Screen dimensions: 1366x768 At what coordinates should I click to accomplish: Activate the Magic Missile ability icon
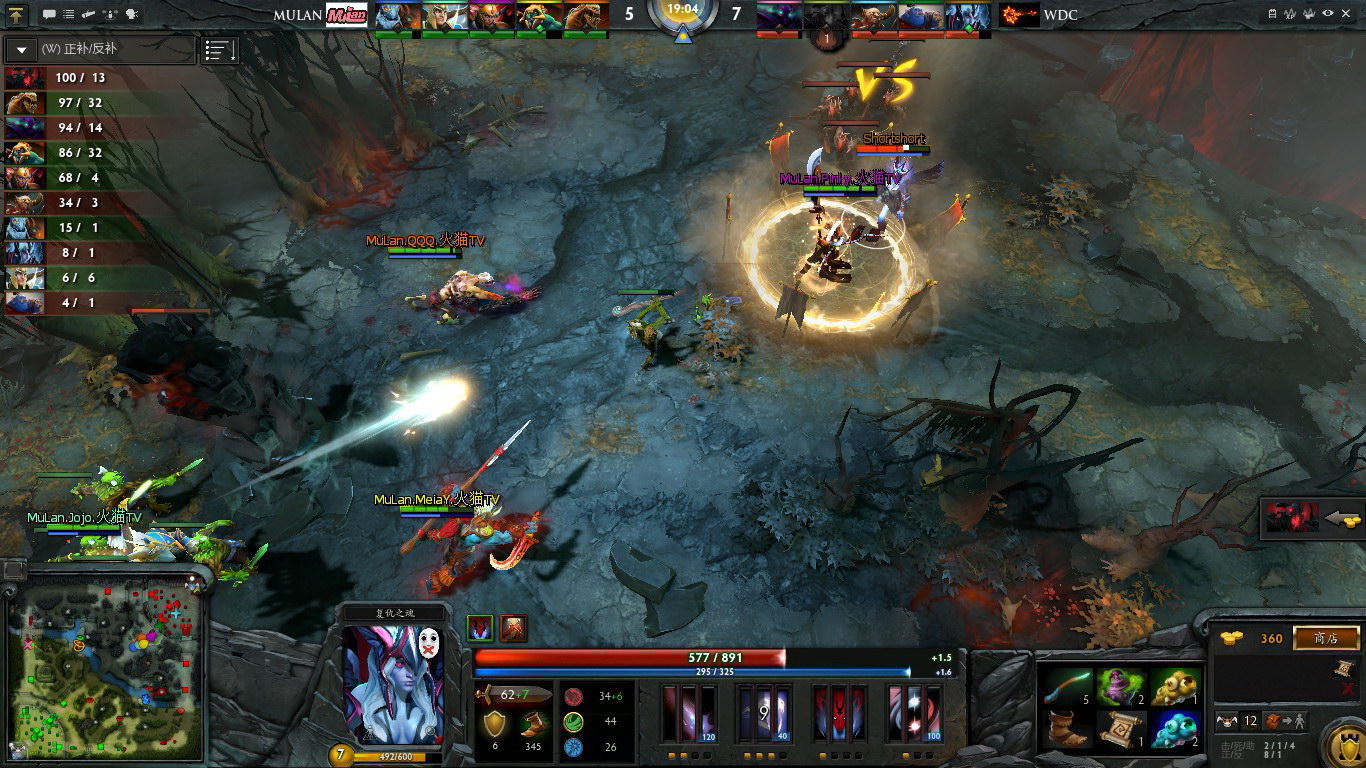tap(690, 714)
